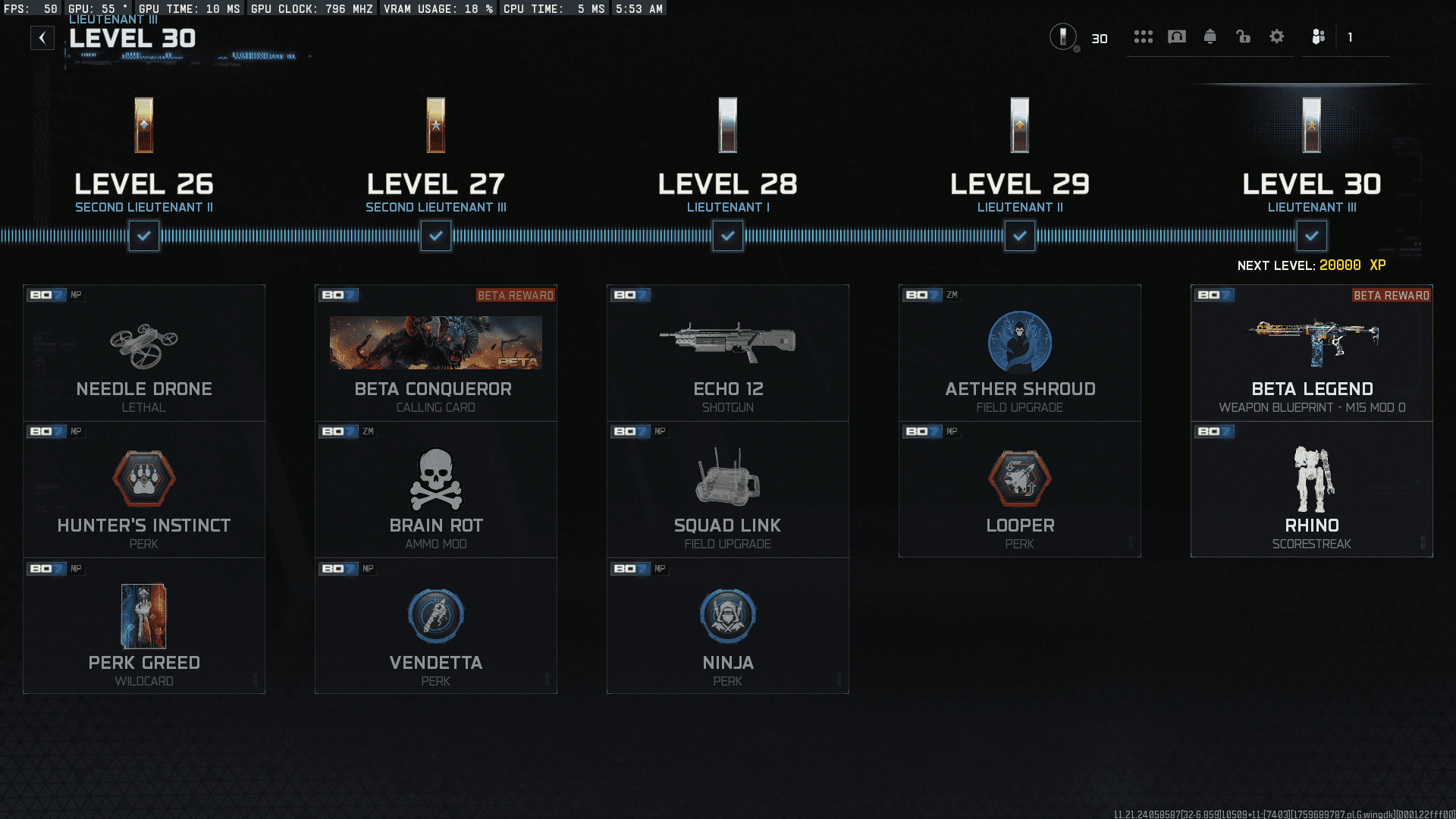Click the Vendetta perk icon
1456x819 pixels.
click(x=435, y=616)
